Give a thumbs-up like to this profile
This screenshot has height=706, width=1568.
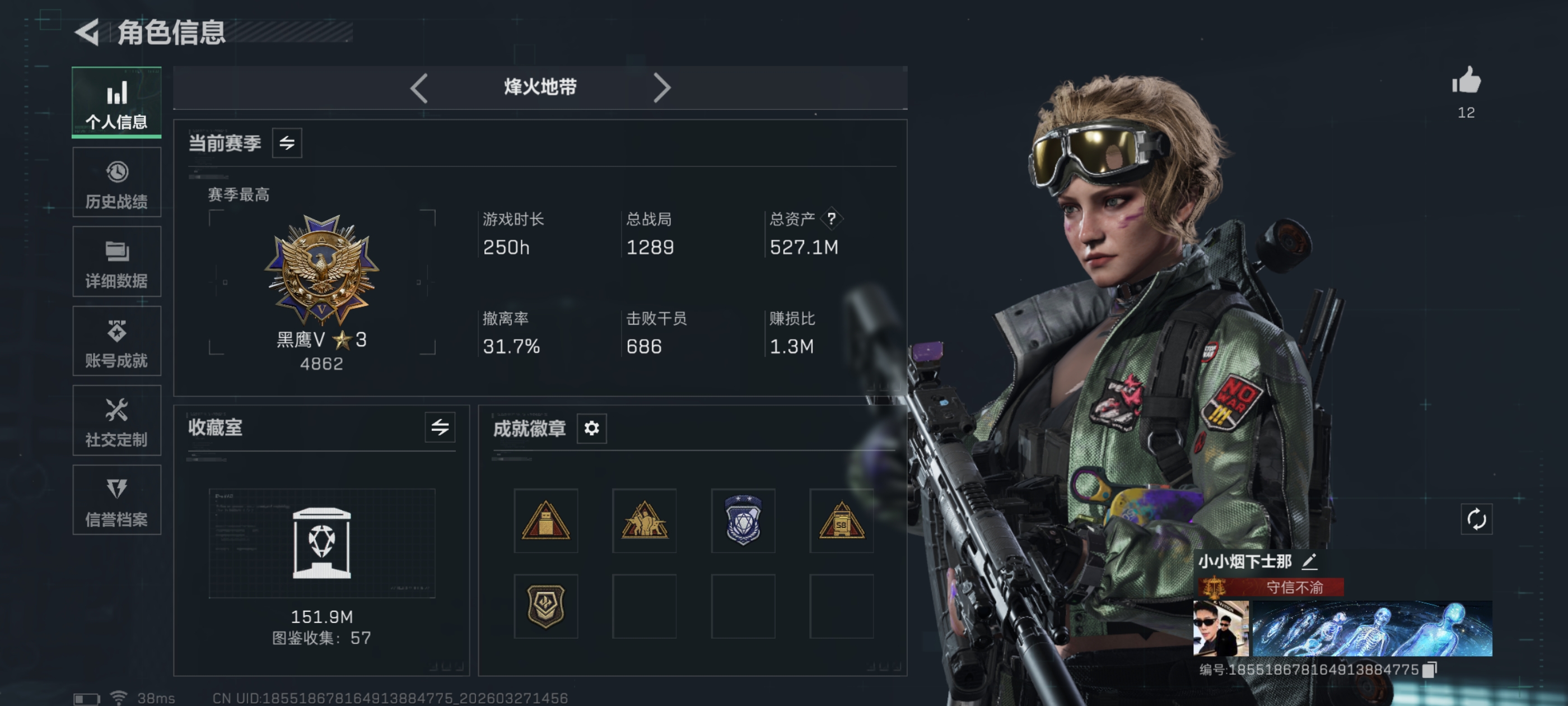[x=1466, y=81]
